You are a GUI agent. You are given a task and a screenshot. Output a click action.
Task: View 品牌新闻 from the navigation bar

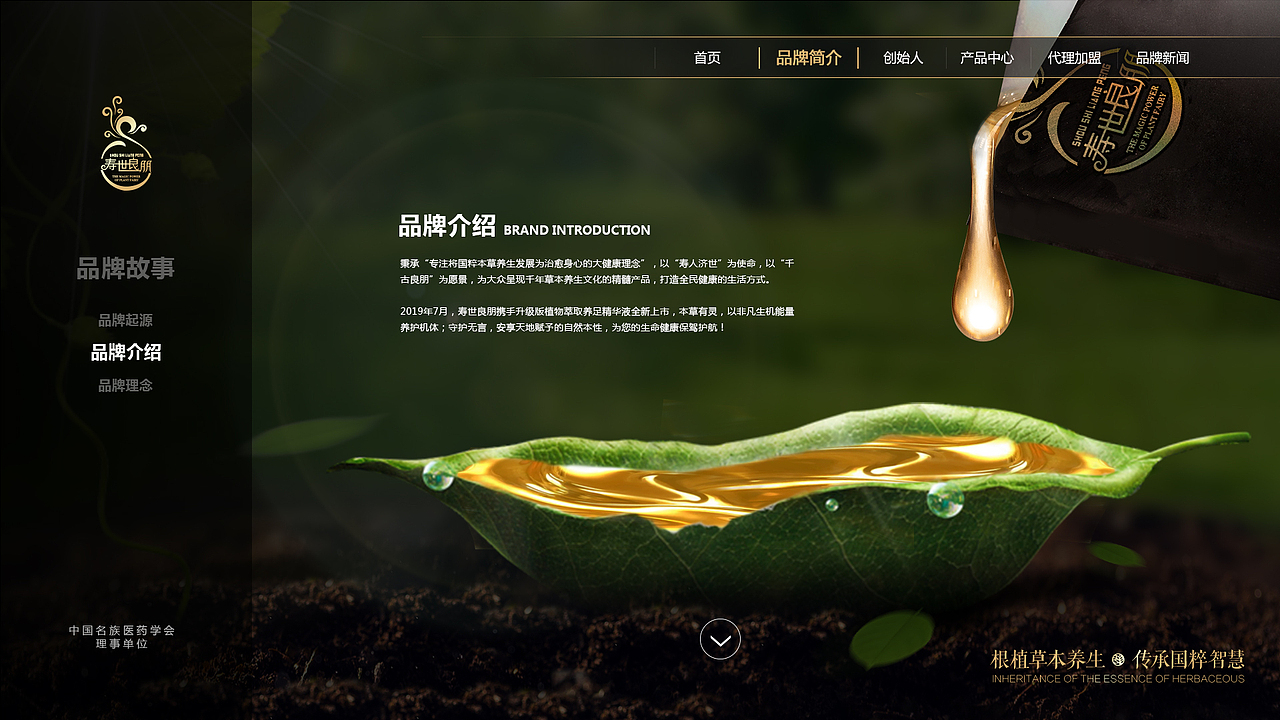pos(1164,58)
